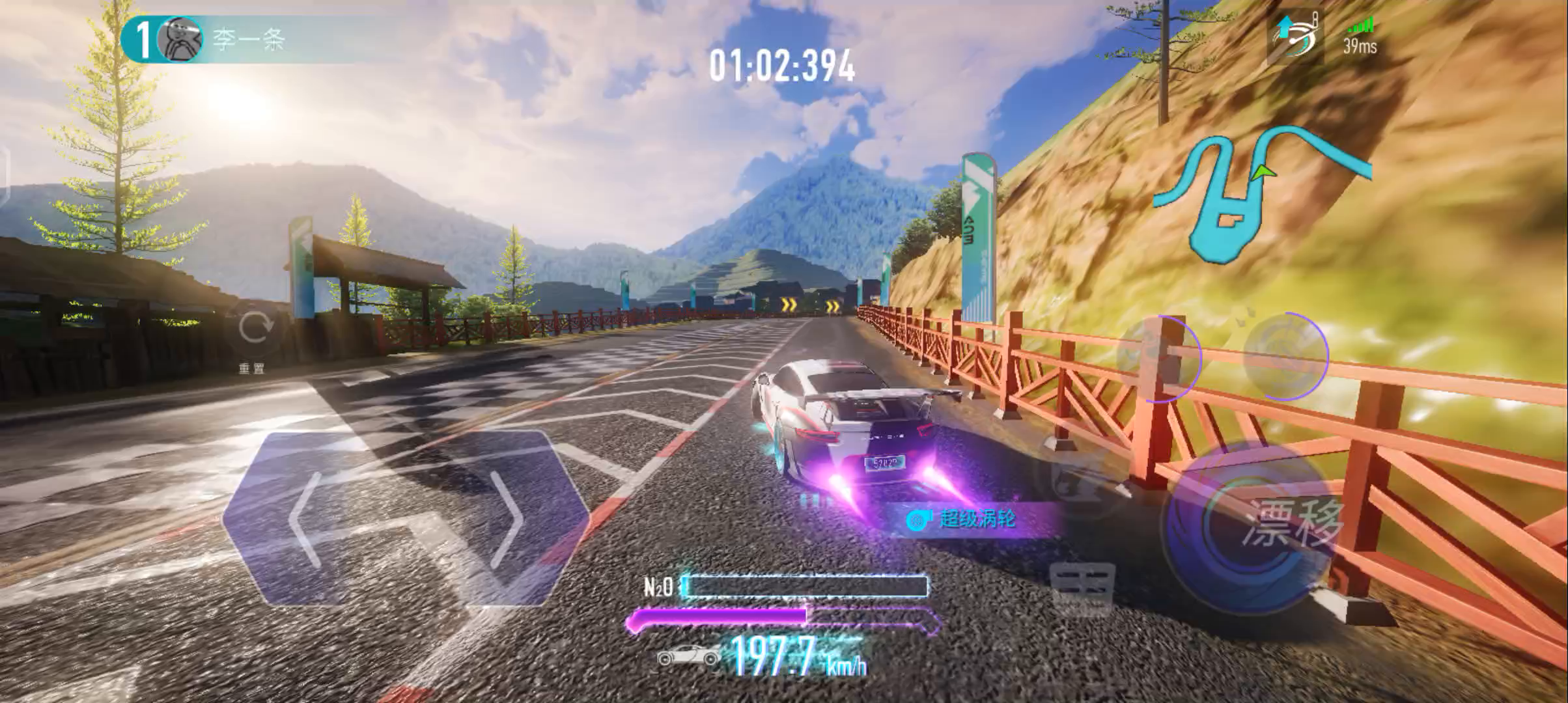1568x703 pixels.
Task: Tap the 重置 reset button
Action: pyautogui.click(x=253, y=329)
